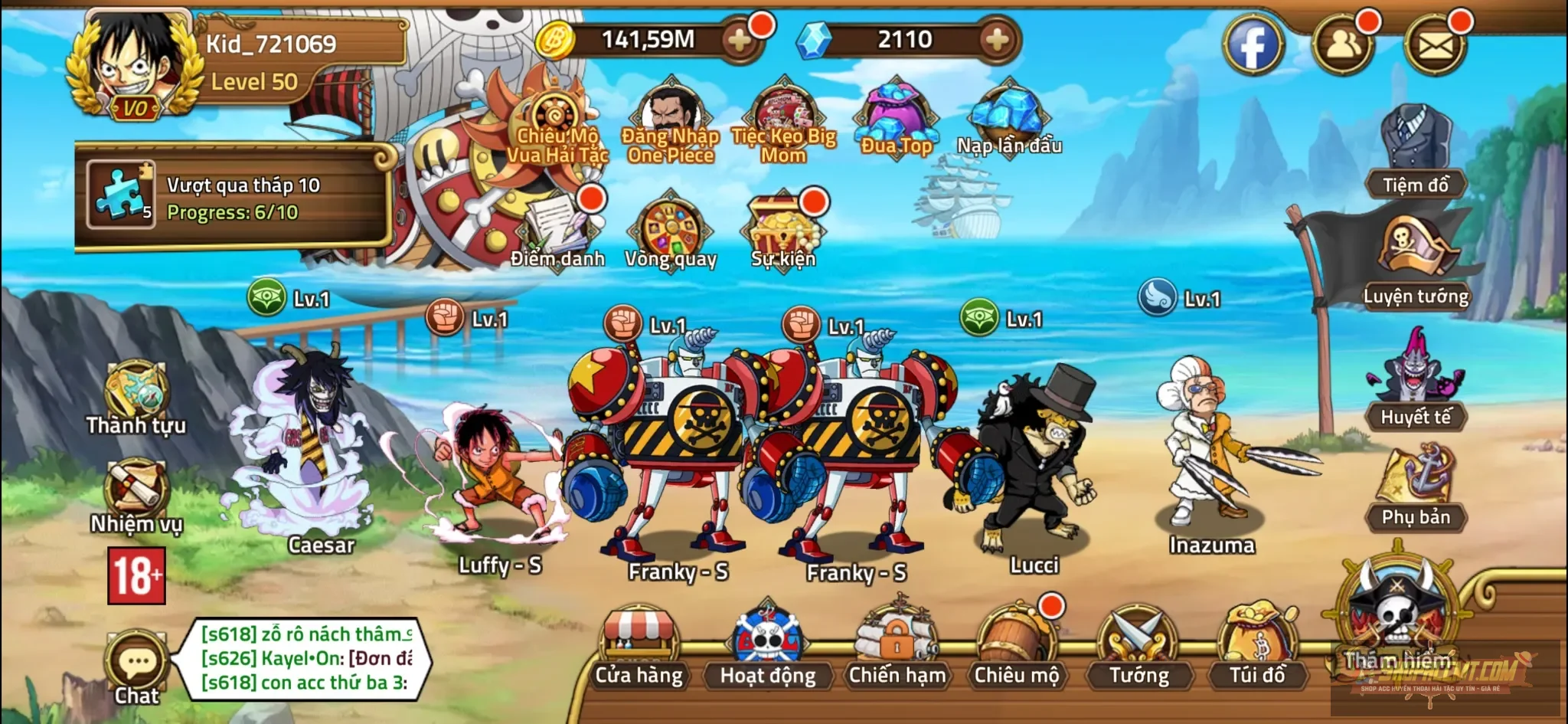Open the Hoạt động activities menu
Screen dimensions: 1568x724
pyautogui.click(x=767, y=647)
